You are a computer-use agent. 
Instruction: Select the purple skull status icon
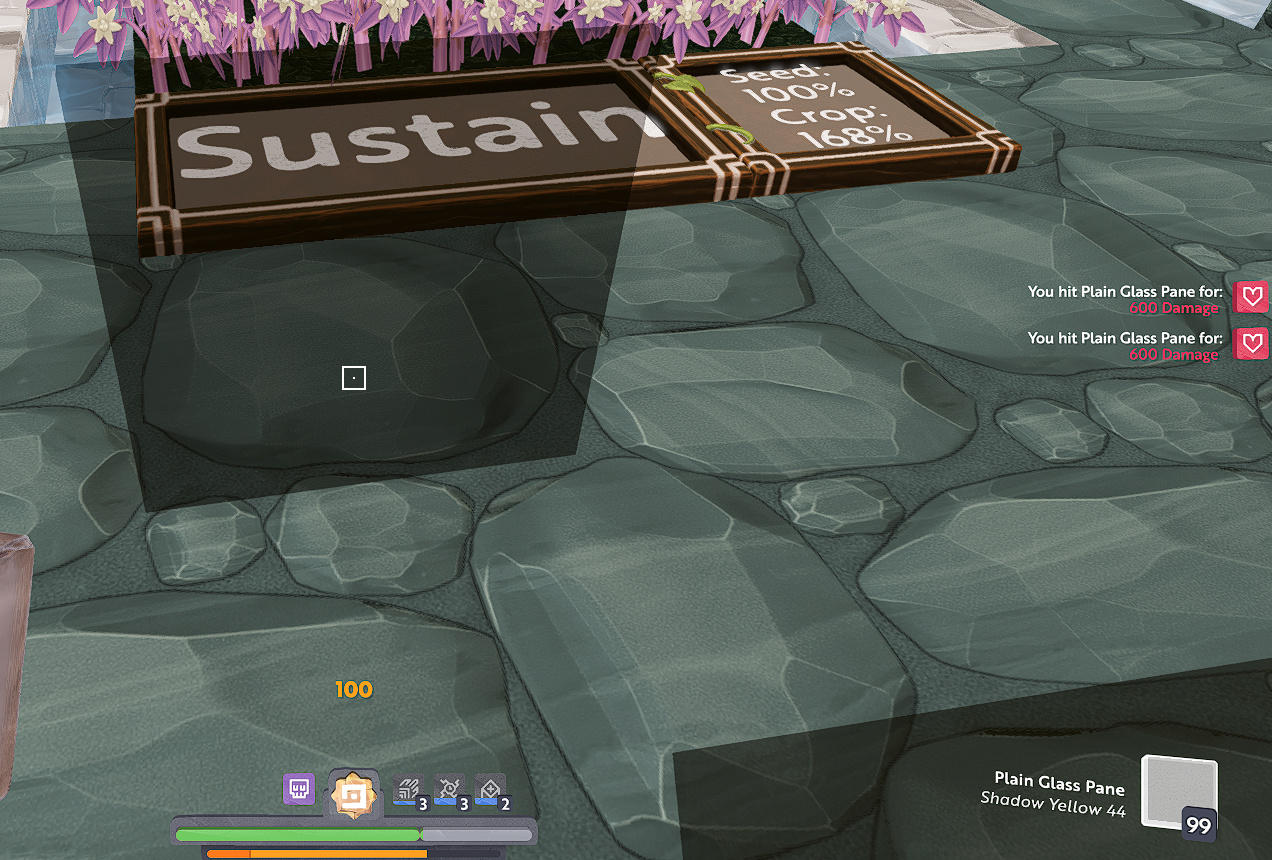299,789
